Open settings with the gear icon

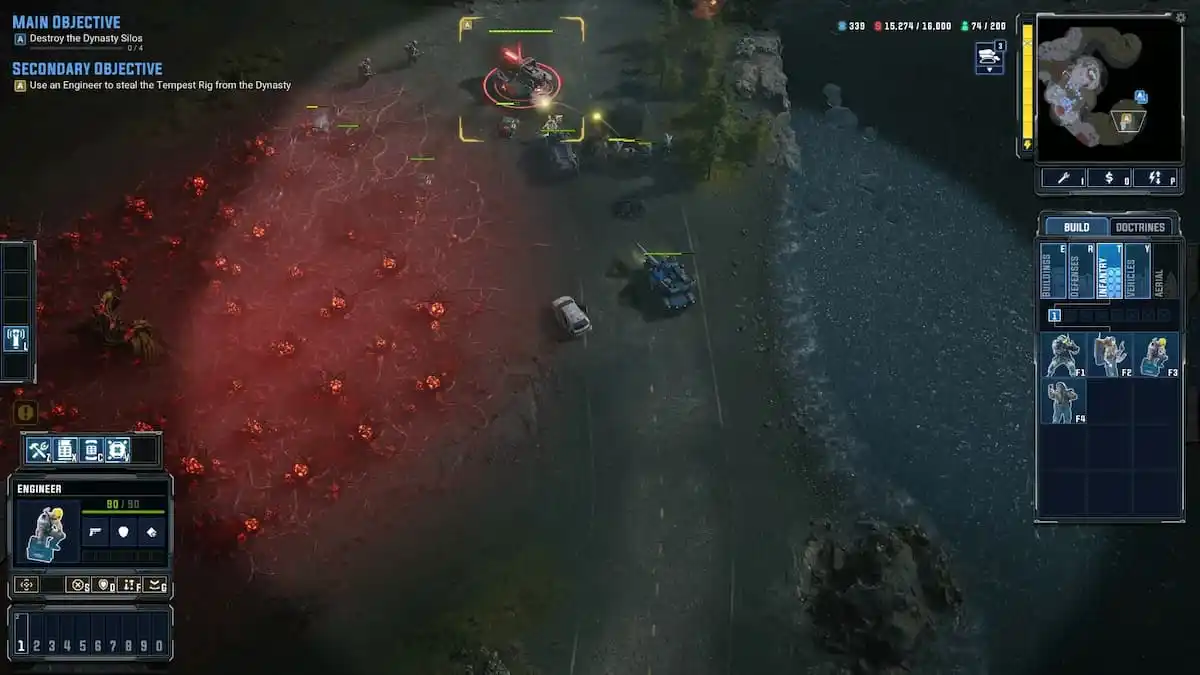pos(1180,17)
